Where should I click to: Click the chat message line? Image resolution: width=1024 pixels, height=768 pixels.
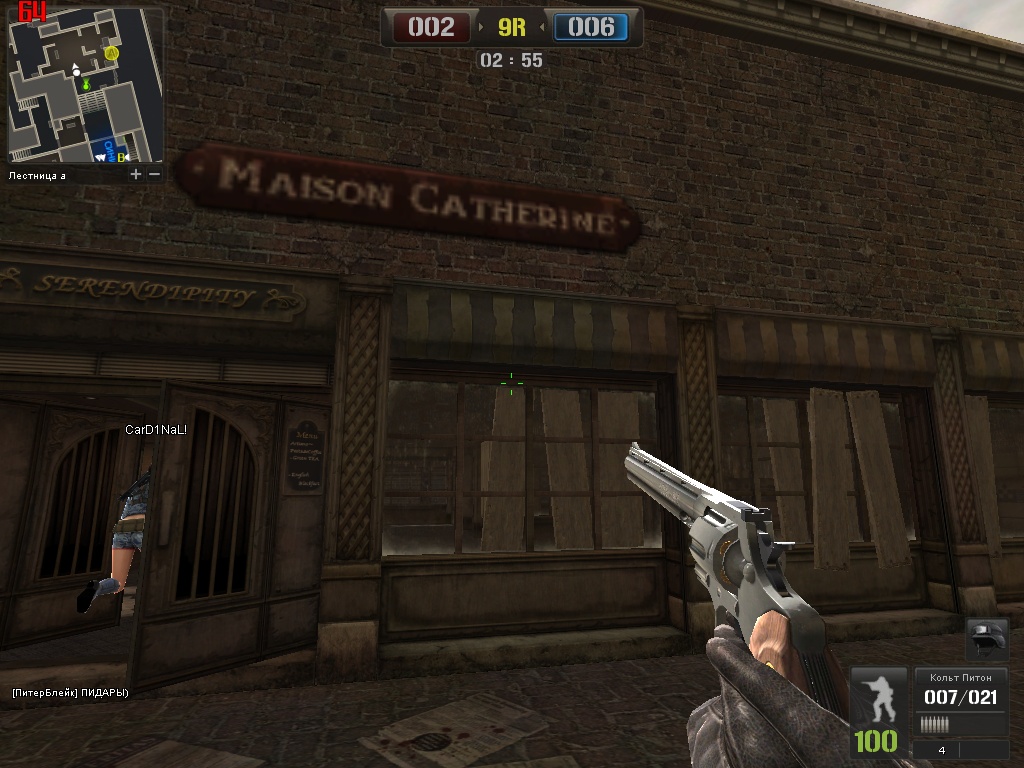(70, 692)
